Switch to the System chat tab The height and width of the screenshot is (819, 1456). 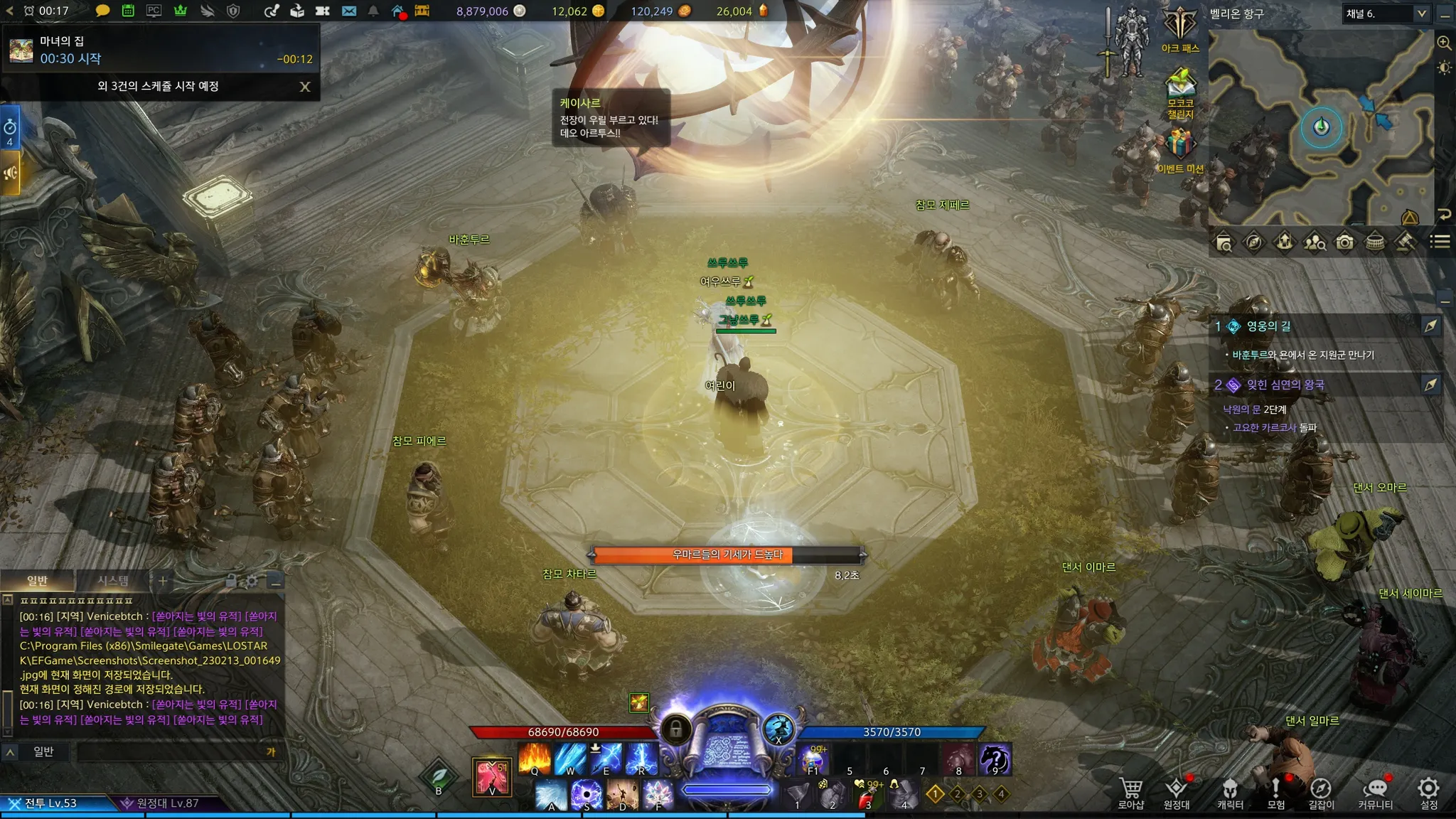[x=113, y=581]
